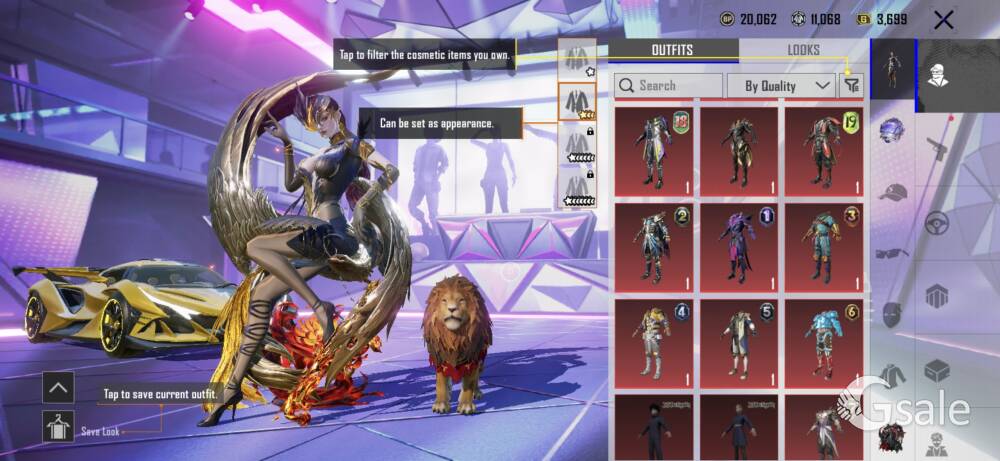Select the outfit with the red 18 badge
Screen dimensions: 1000x461
[x=653, y=151]
